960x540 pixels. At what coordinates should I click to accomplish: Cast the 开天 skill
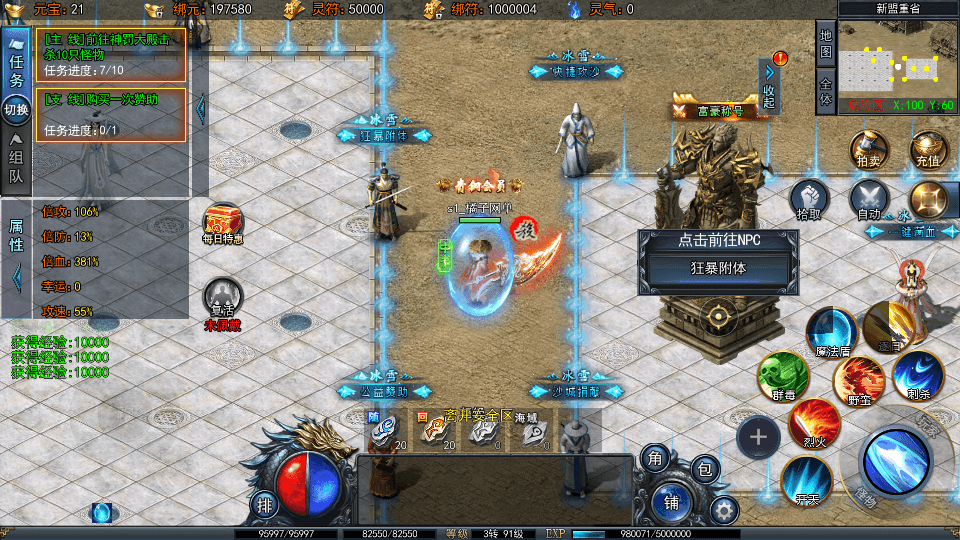806,480
